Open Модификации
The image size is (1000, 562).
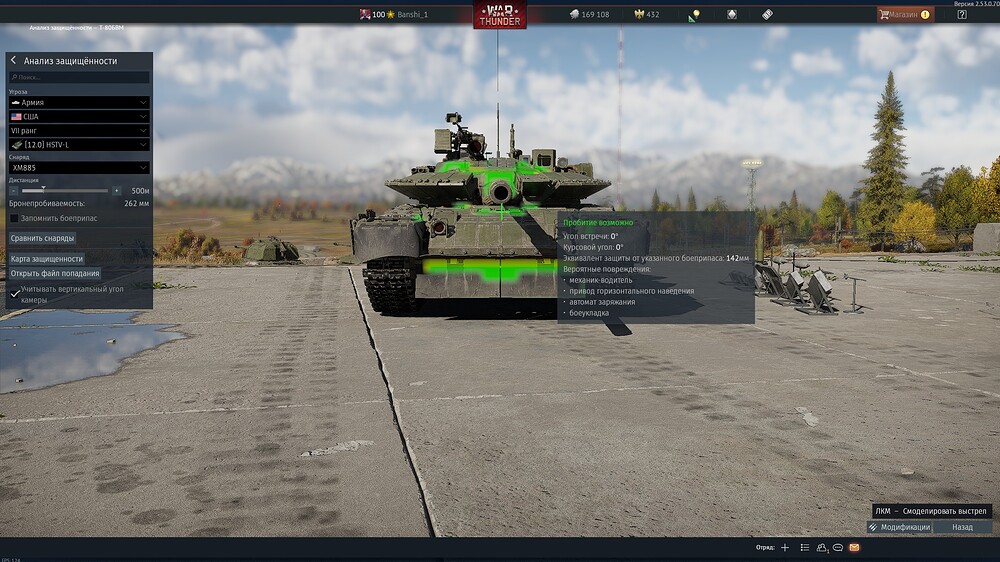(899, 527)
